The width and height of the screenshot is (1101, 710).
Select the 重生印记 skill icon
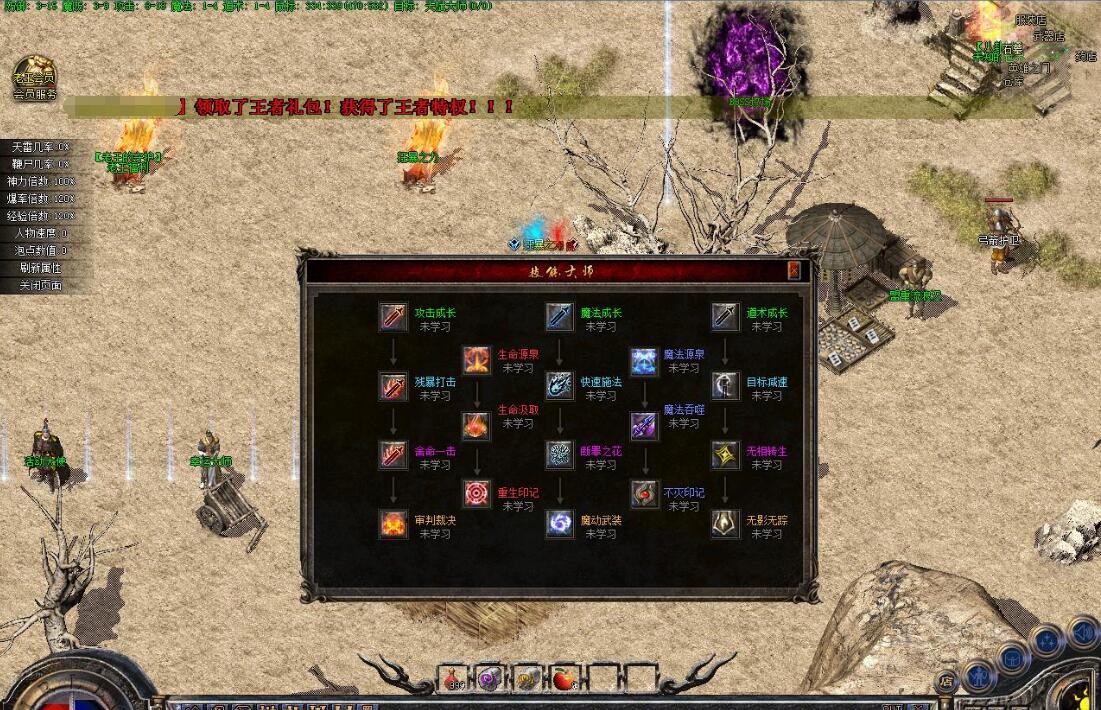point(476,496)
